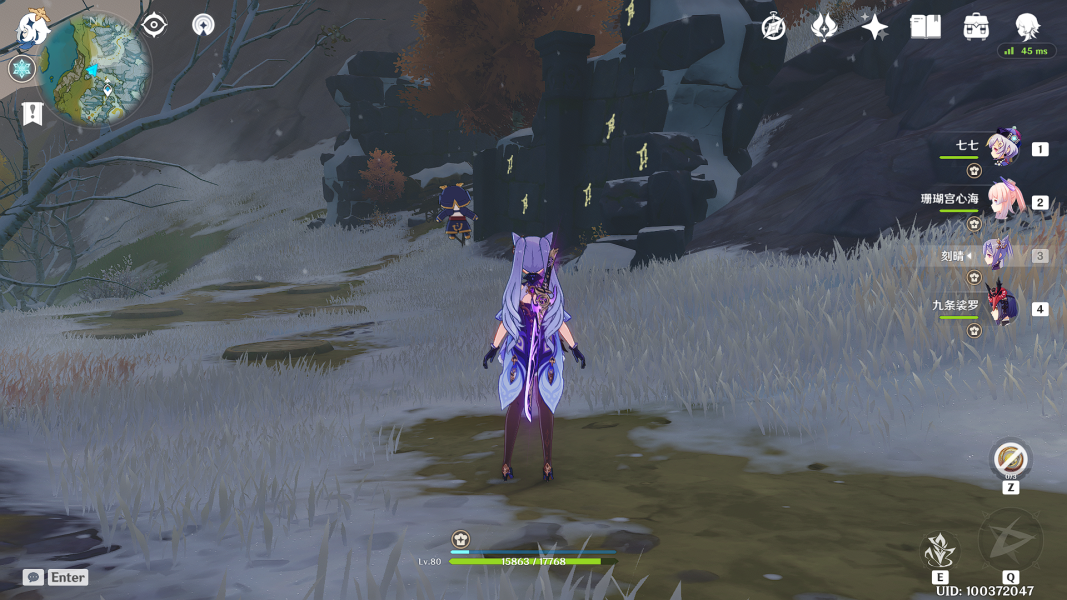The width and height of the screenshot is (1067, 600).
Task: Switch to party member 珊瑚宫心海
Action: 1002,201
